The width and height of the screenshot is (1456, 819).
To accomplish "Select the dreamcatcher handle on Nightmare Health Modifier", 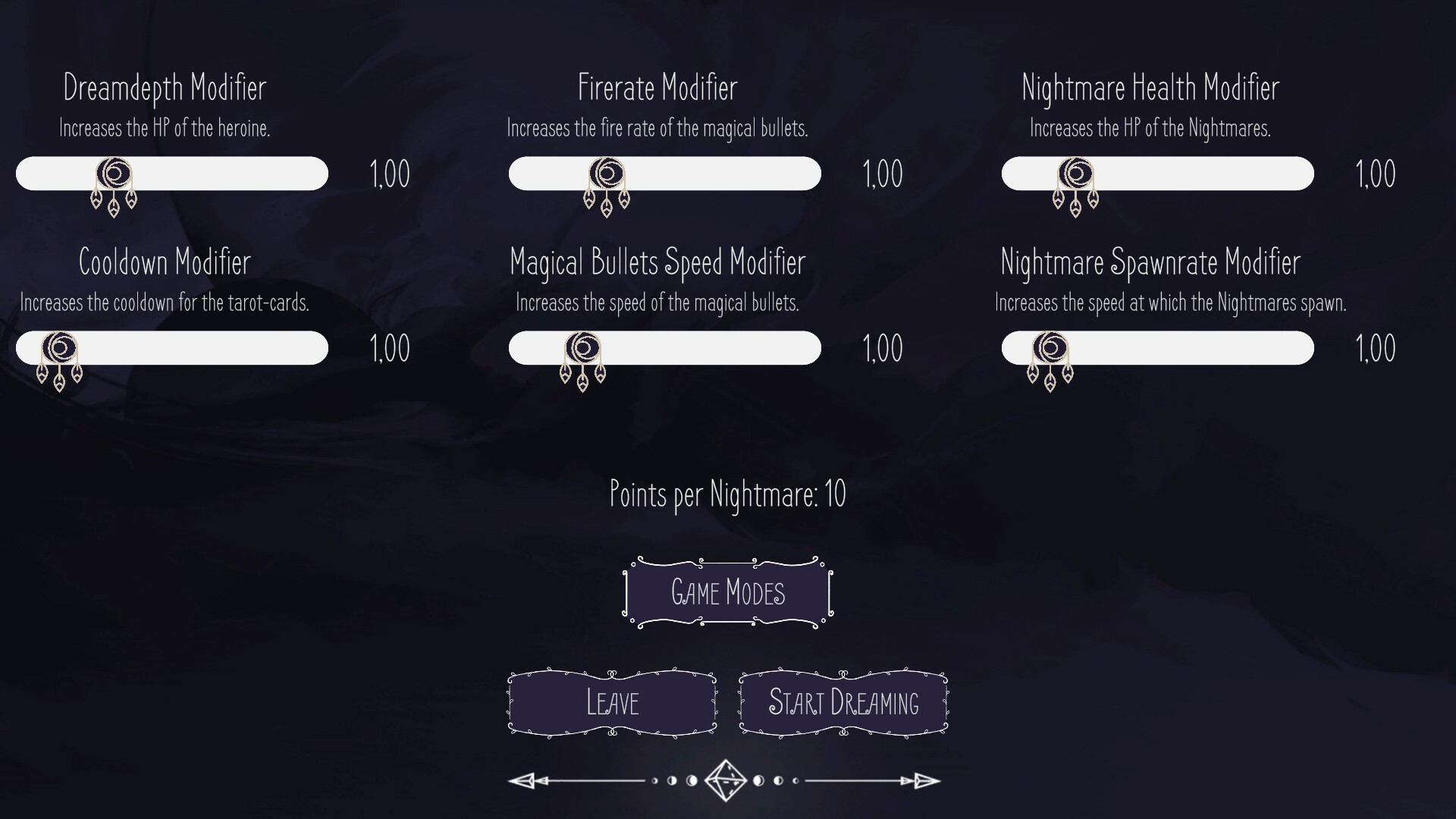I will (x=1077, y=174).
